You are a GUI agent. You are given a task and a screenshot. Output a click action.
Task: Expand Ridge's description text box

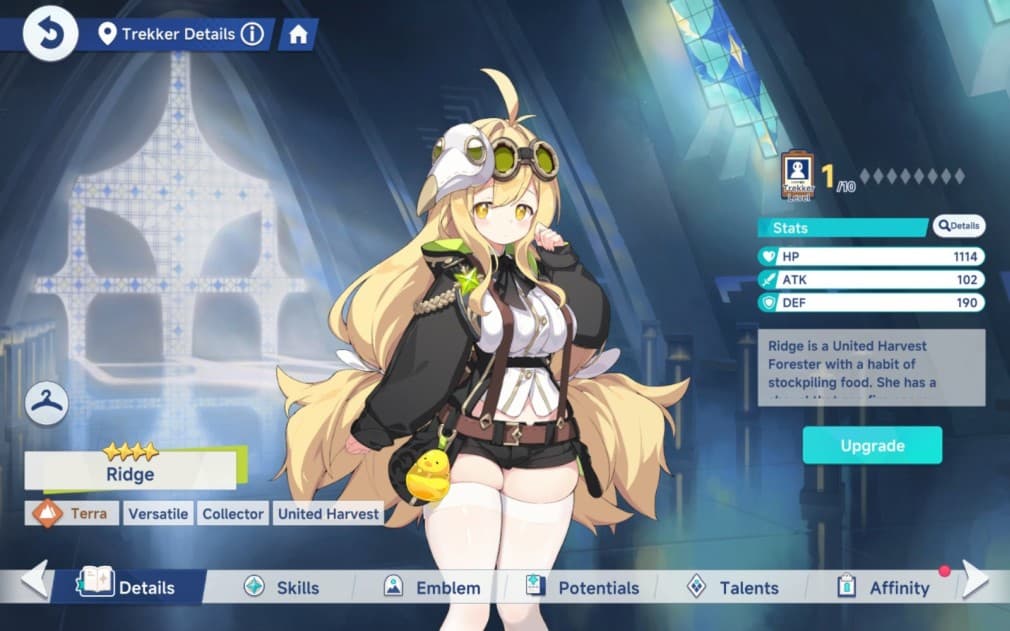coord(871,367)
